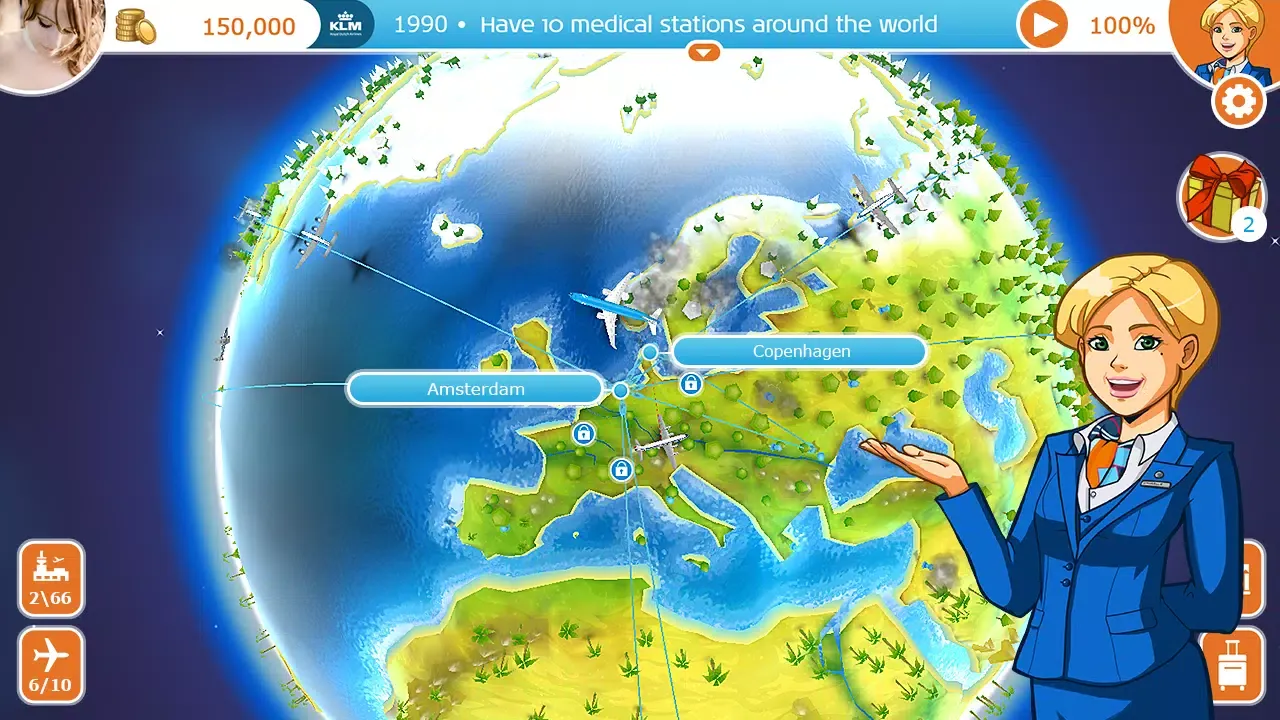Unlock the locked destination in central Europe

(x=622, y=467)
